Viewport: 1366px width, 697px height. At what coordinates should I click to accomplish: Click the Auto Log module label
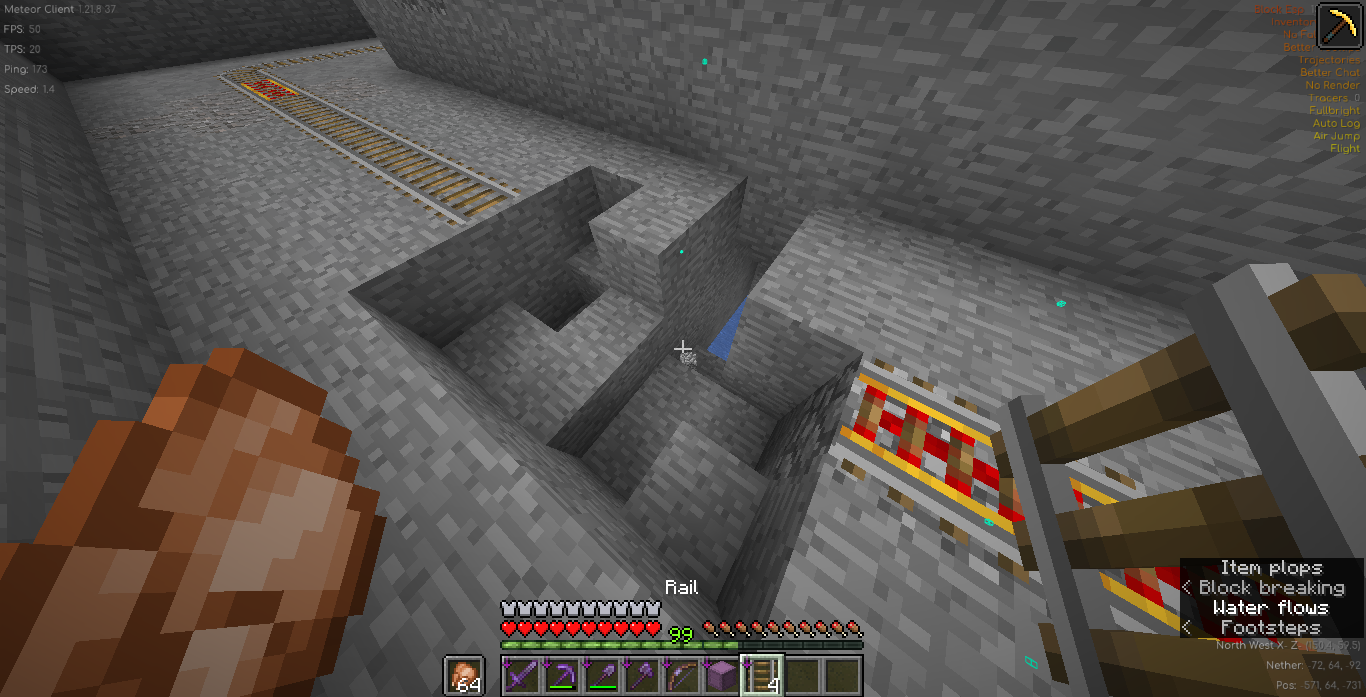pyautogui.click(x=1336, y=124)
